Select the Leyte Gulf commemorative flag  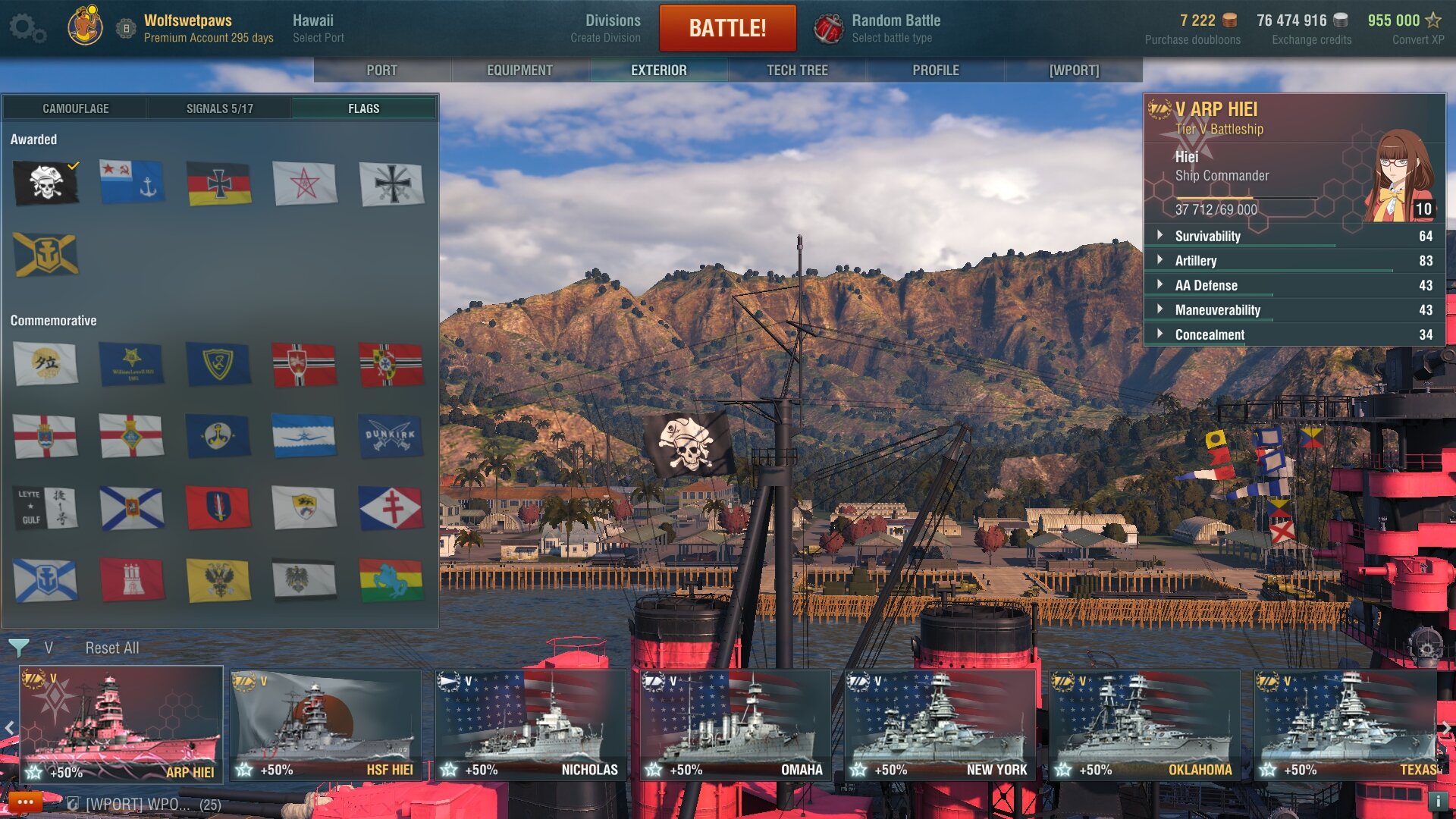[x=45, y=507]
